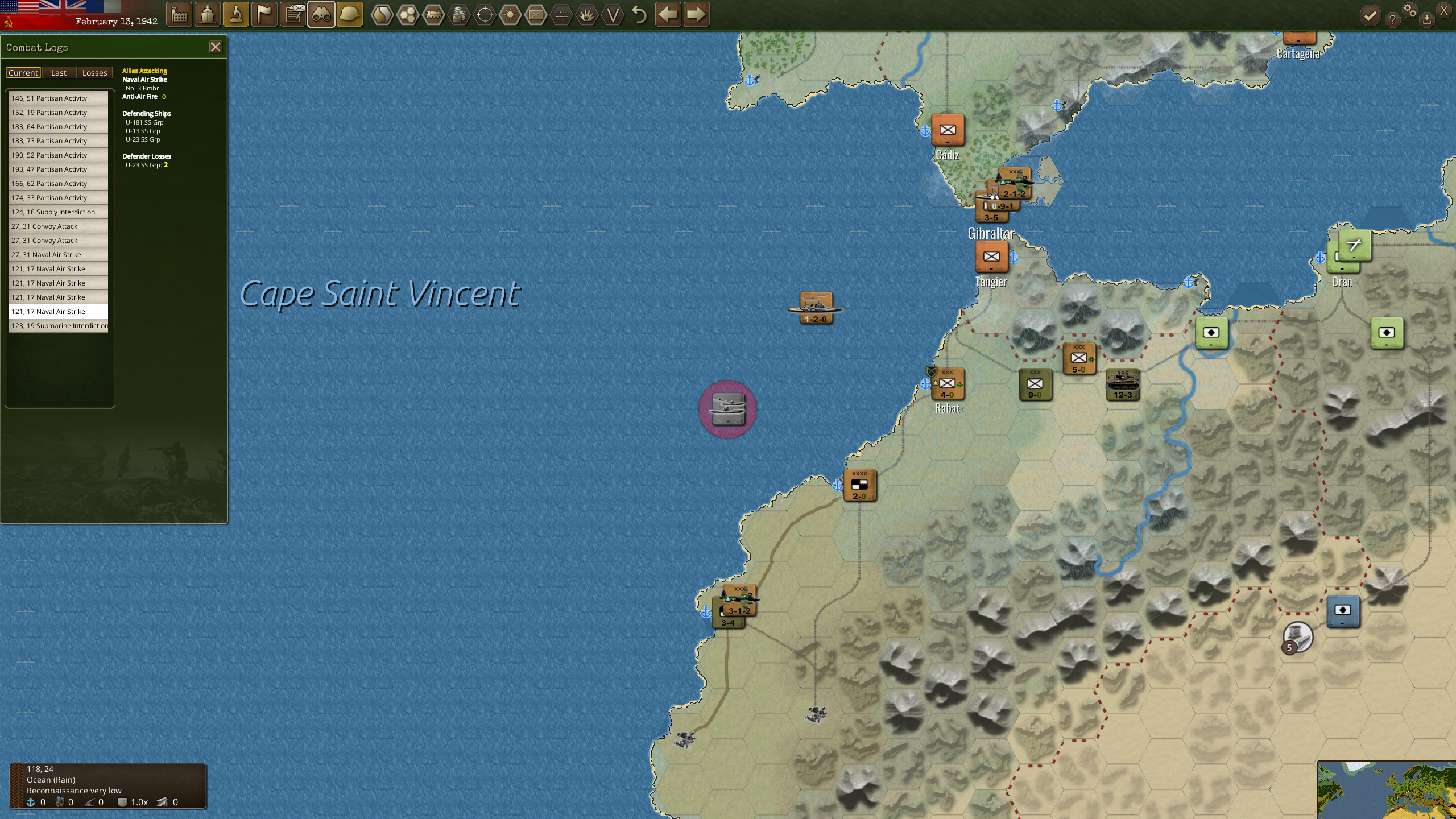Select the research microscope icon

pyautogui.click(x=235, y=15)
